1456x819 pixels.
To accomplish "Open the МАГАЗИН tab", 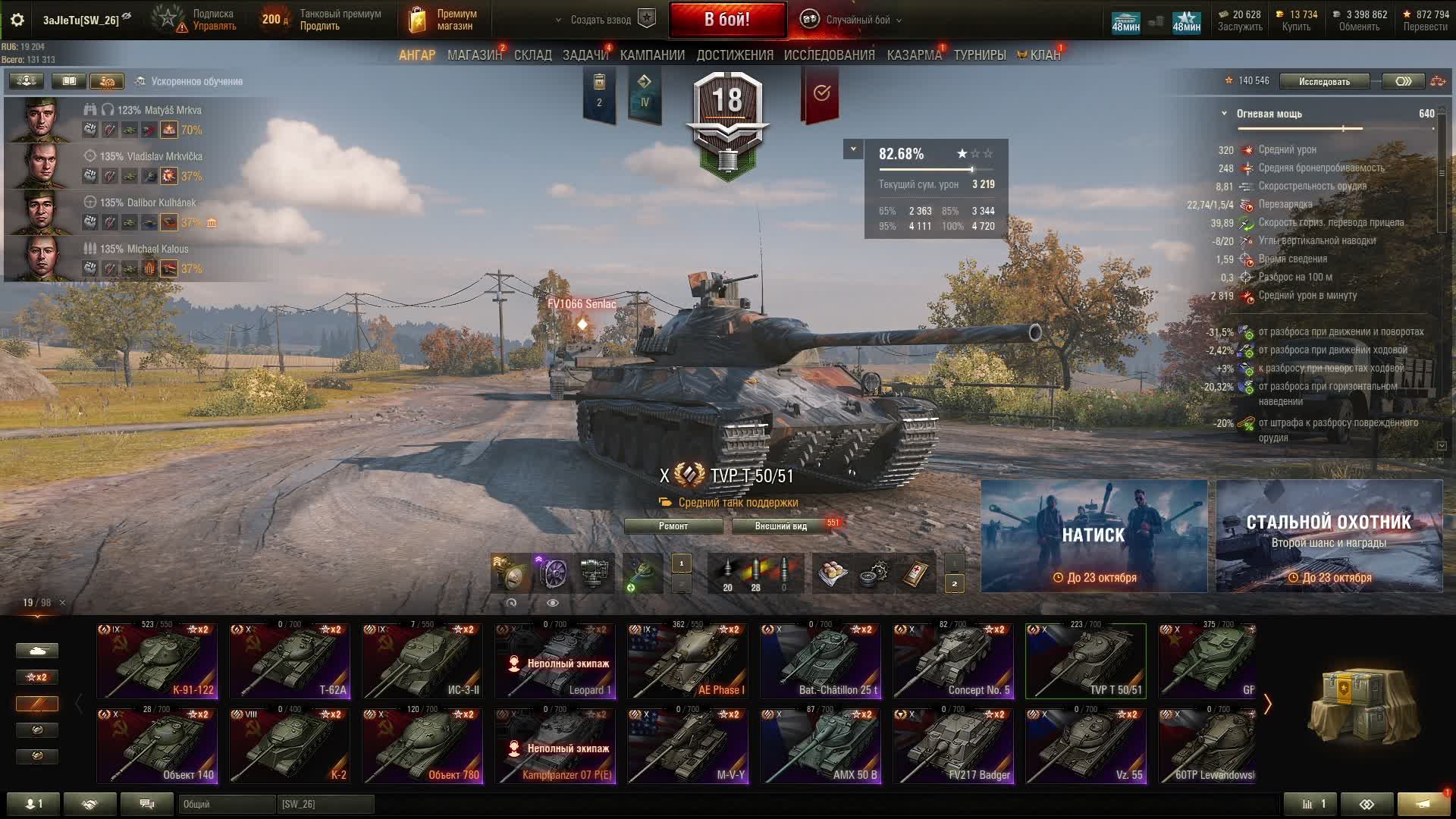I will coord(474,55).
